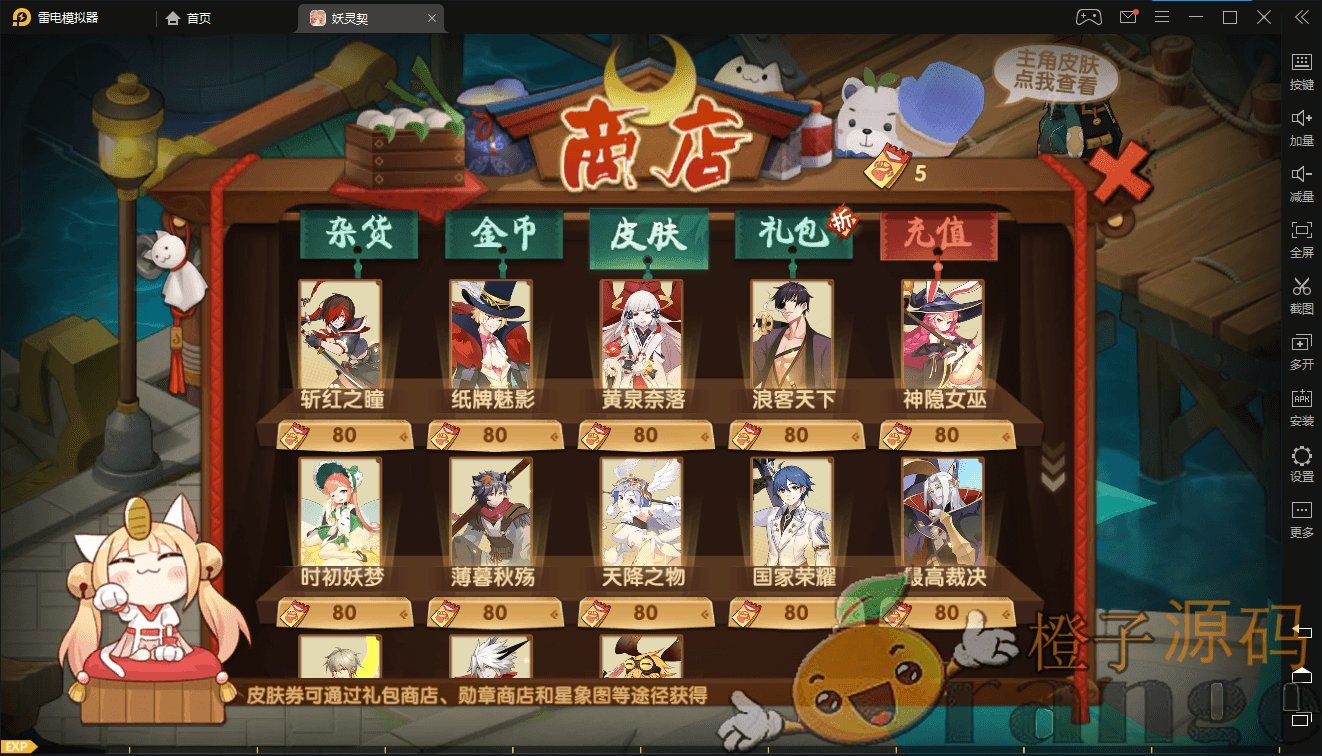Open the hamburger menu in the title bar
The image size is (1322, 756).
tap(1163, 17)
